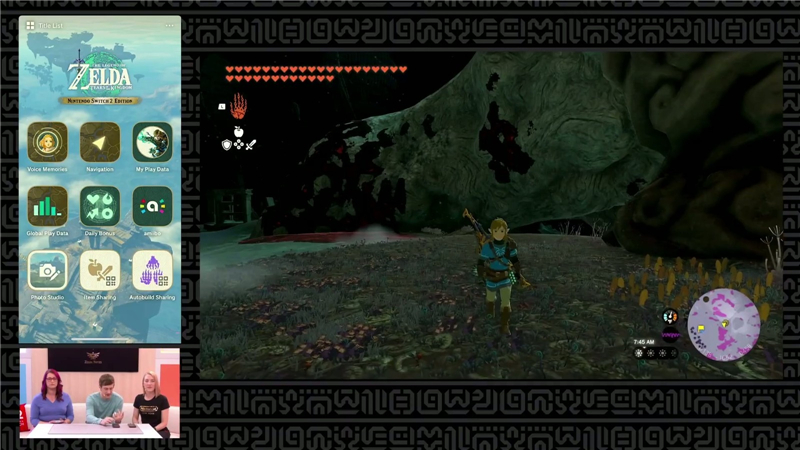Click the circular minimap

(x=723, y=324)
